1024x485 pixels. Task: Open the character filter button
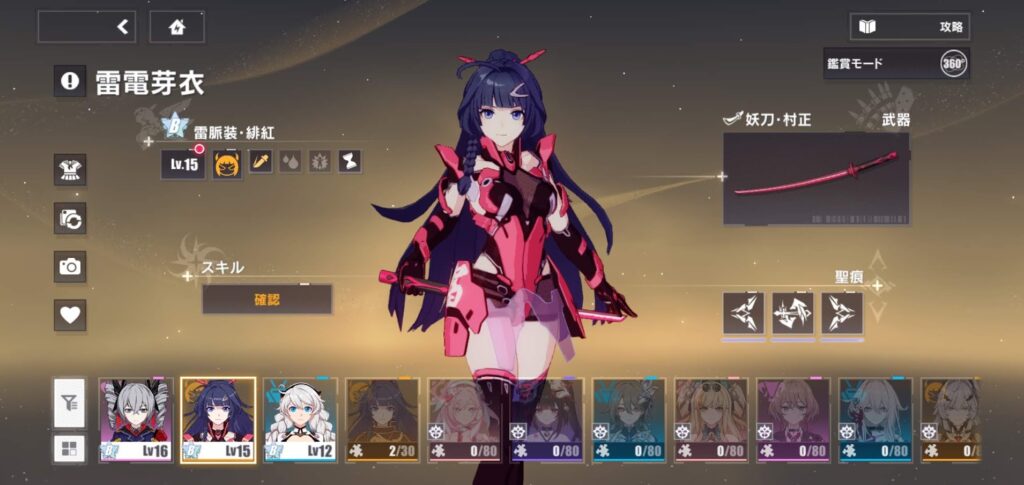[70, 403]
